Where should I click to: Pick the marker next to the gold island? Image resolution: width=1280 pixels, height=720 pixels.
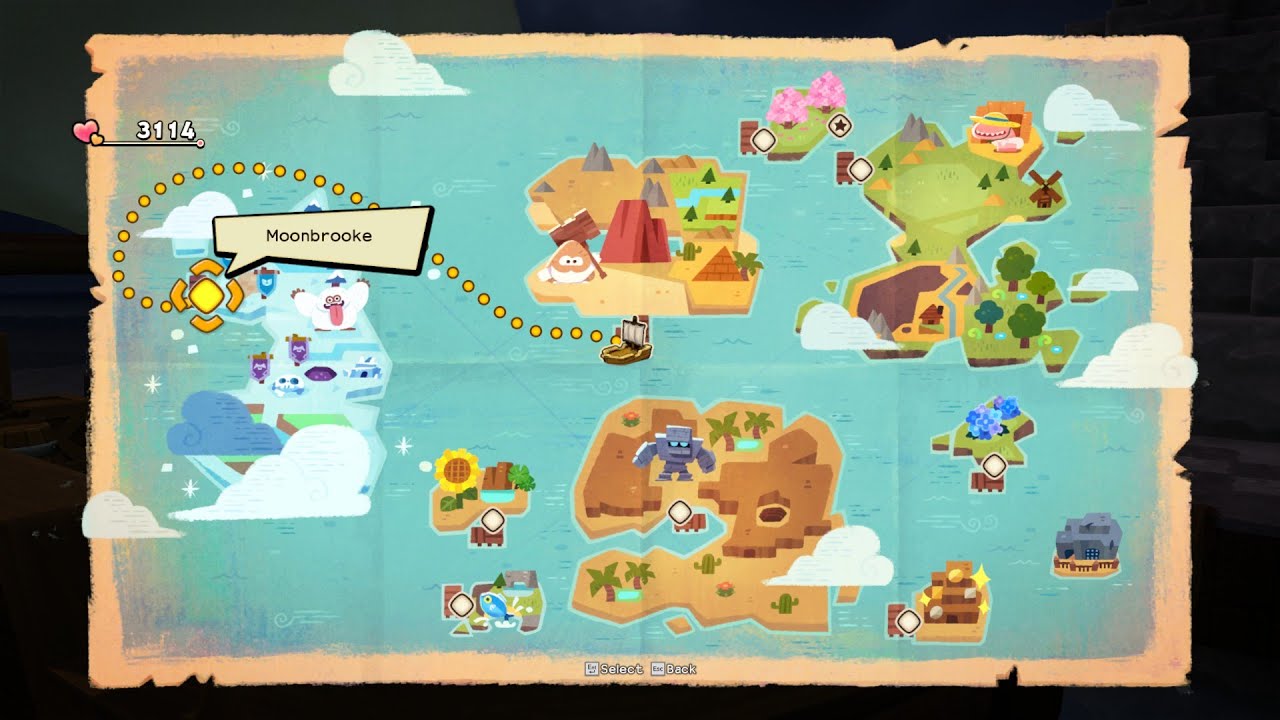[907, 621]
